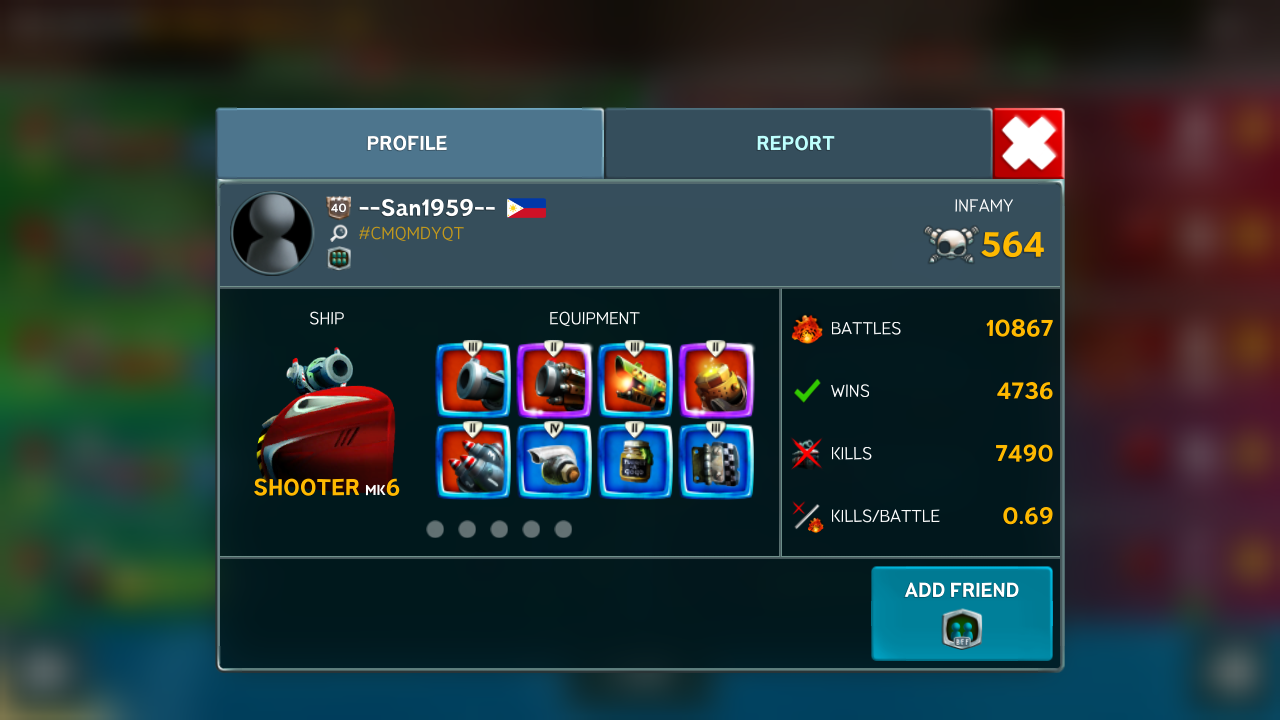Select the grey cannon equipment slot
Screen dimensions: 1280x720
point(473,380)
